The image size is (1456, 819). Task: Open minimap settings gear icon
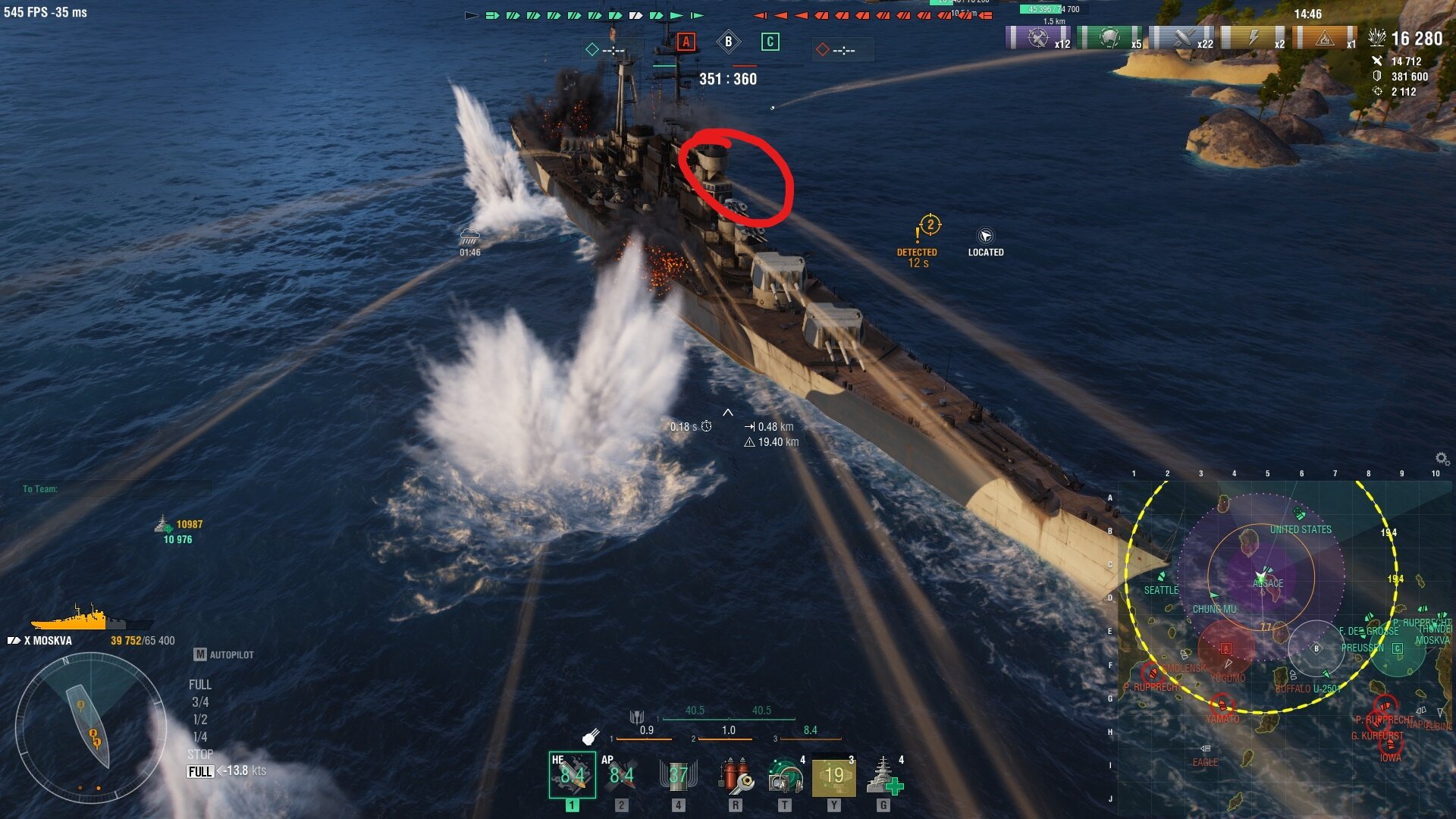[1442, 458]
